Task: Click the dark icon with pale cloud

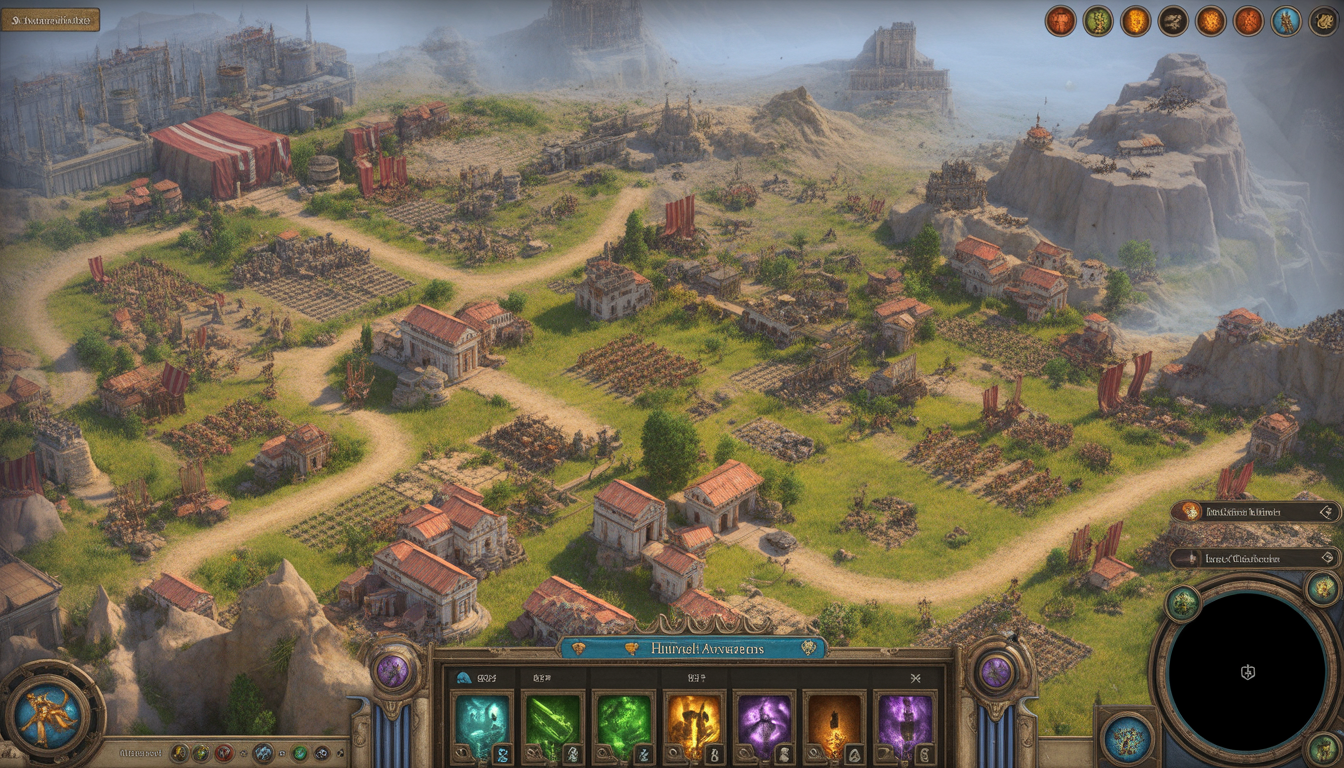Action: click(x=1173, y=21)
